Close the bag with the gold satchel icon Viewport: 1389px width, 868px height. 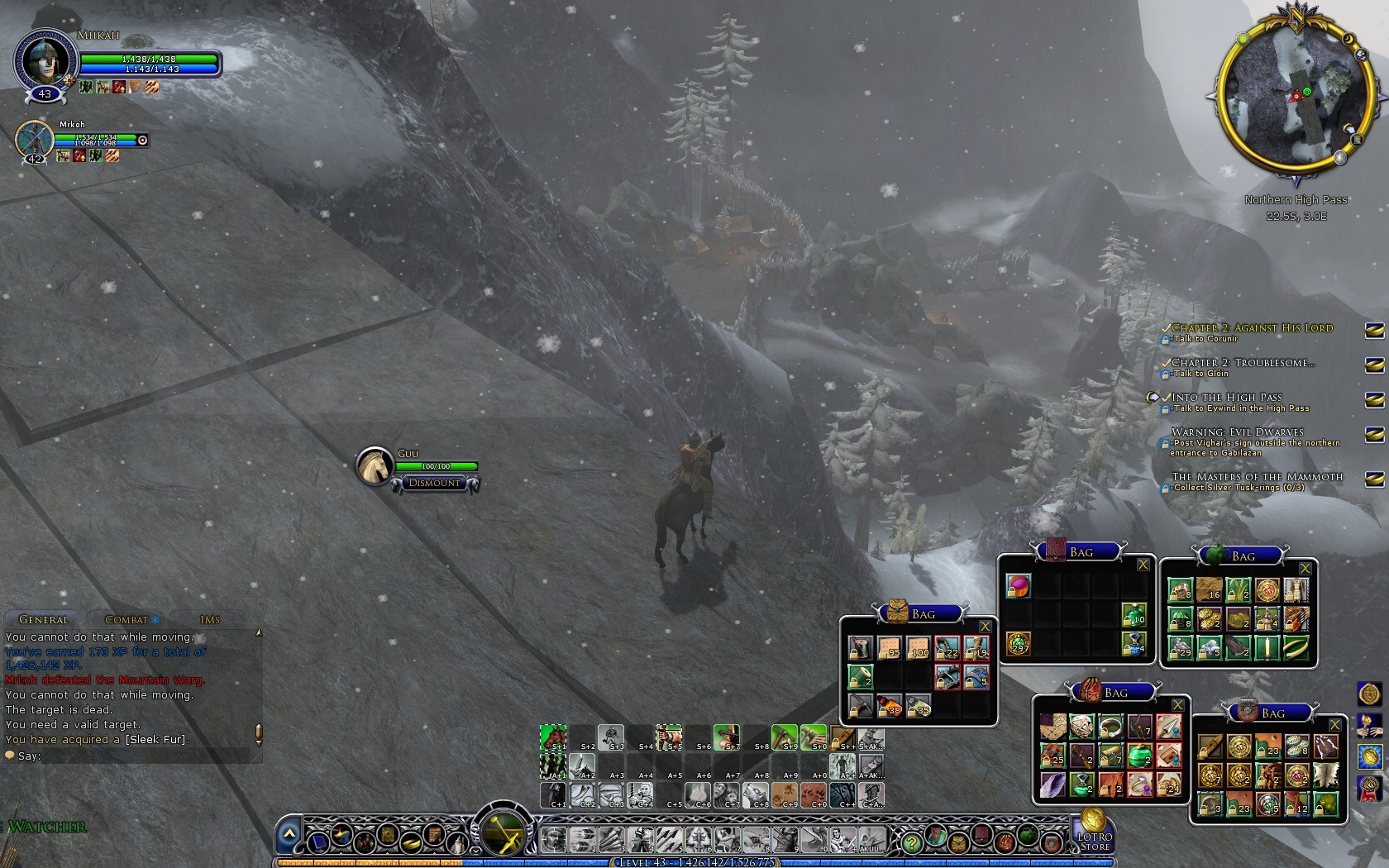(985, 627)
